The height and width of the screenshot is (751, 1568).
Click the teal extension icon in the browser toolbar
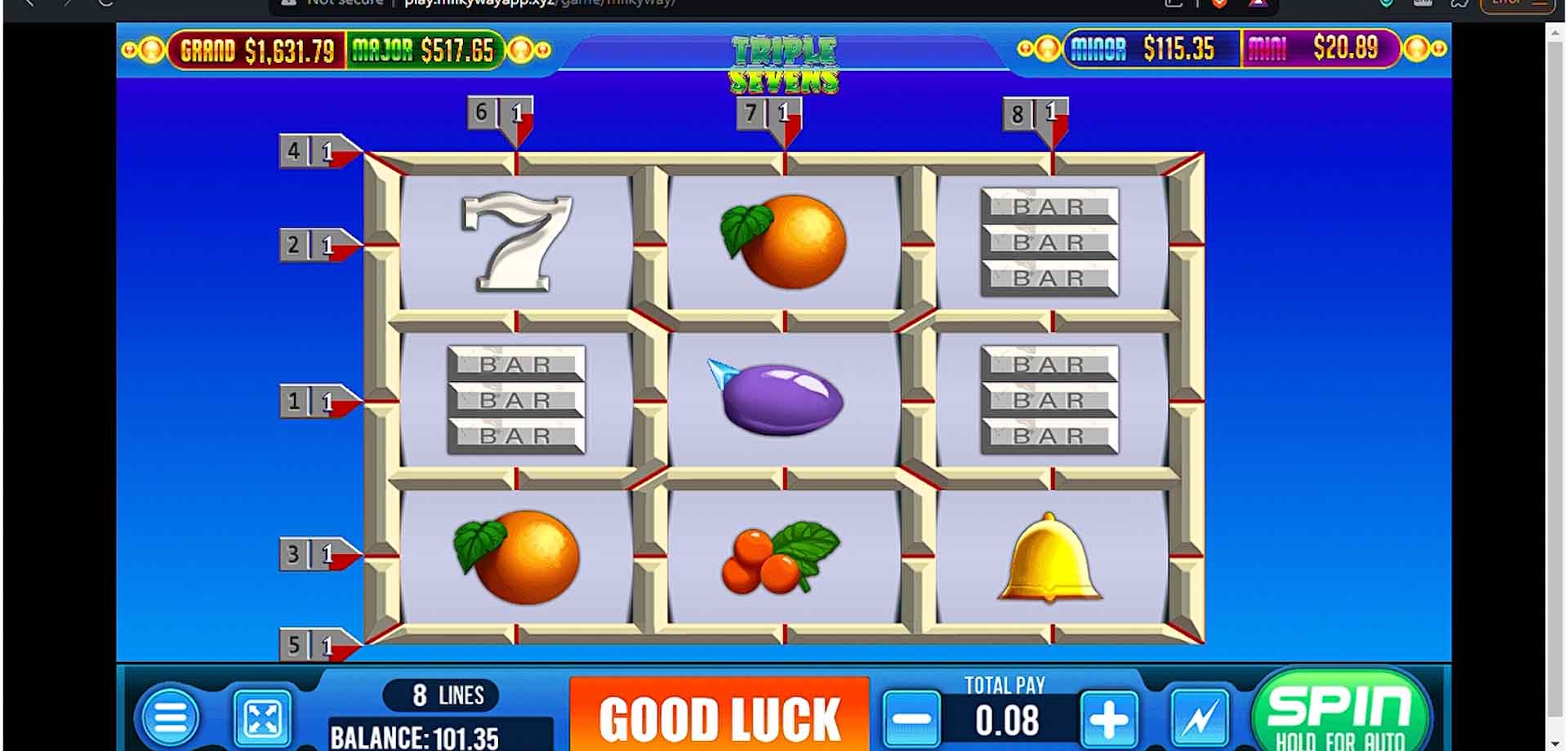pos(1386,3)
